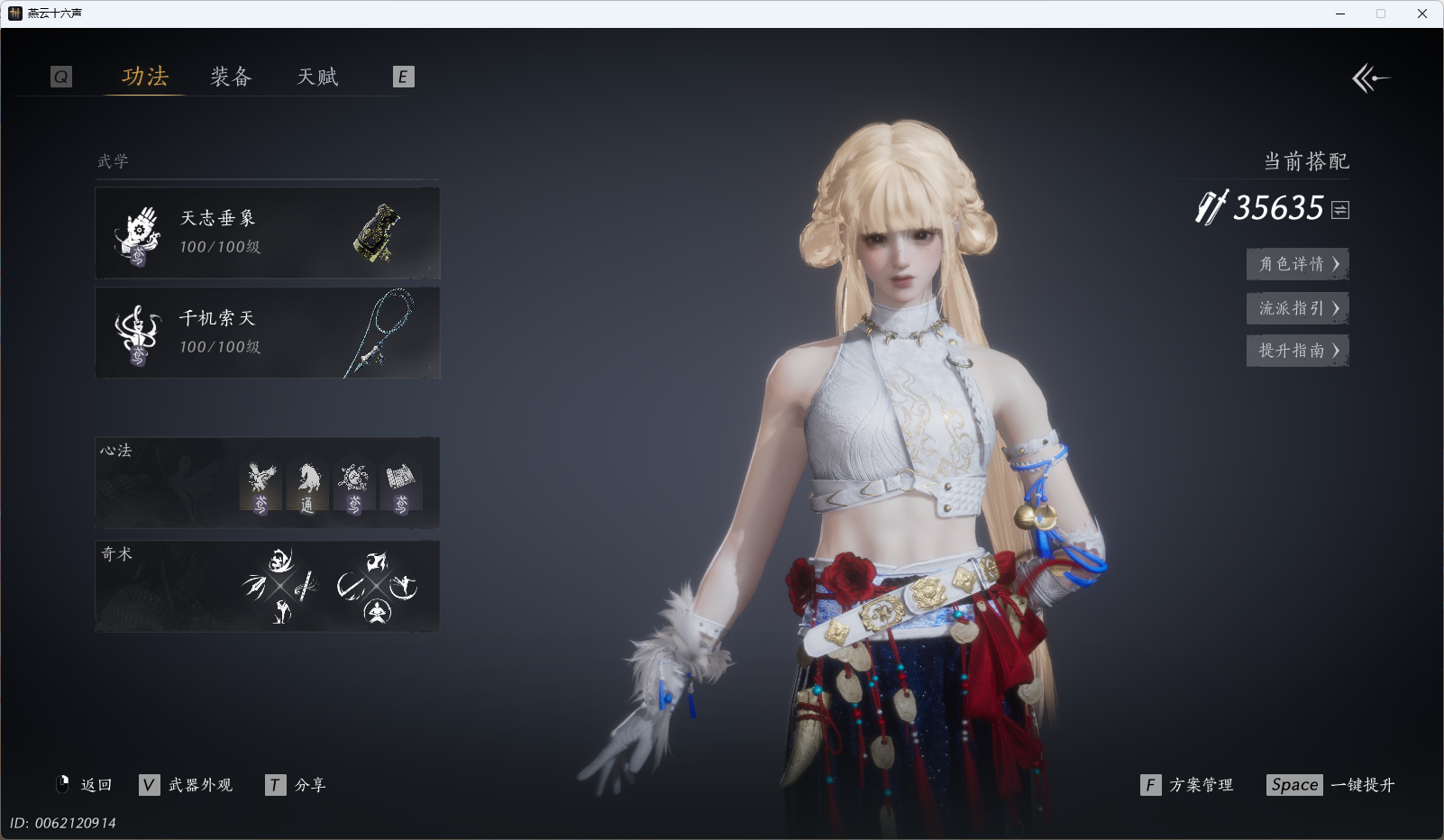This screenshot has width=1444, height=840.
Task: Activate 一键提升 one-click upgrade
Action: (1330, 785)
